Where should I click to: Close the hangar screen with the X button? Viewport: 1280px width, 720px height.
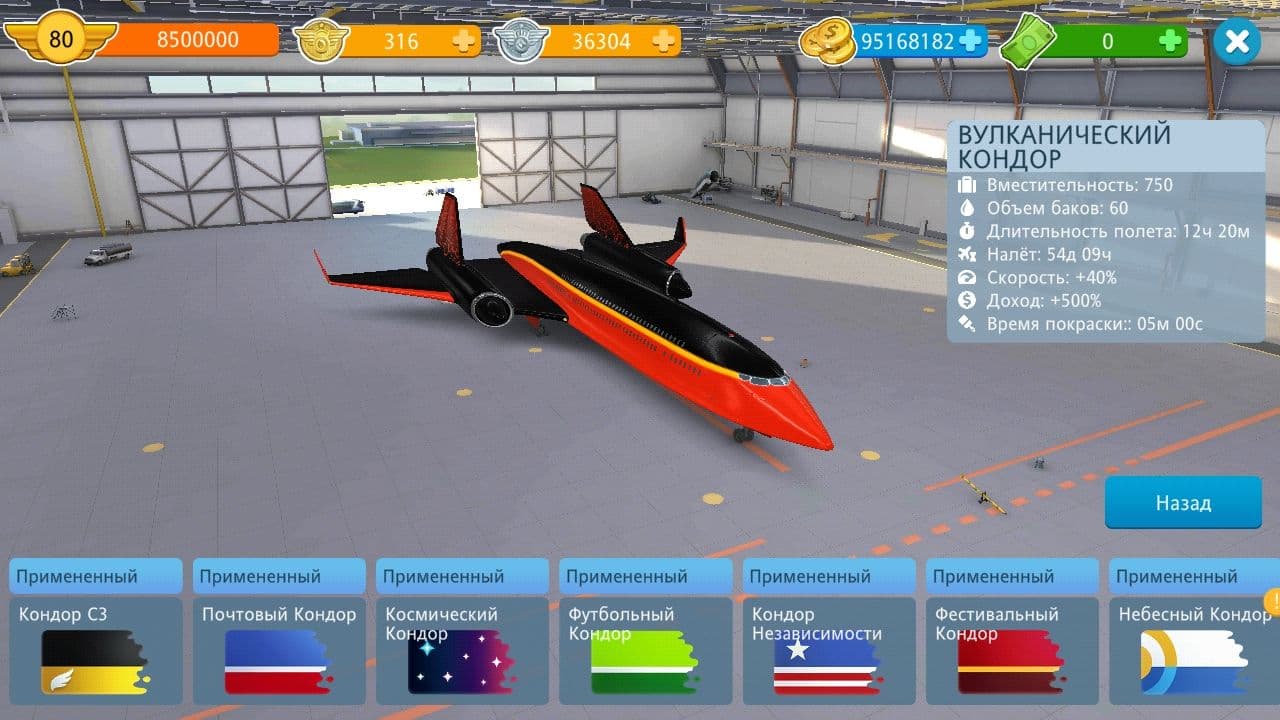[1237, 42]
